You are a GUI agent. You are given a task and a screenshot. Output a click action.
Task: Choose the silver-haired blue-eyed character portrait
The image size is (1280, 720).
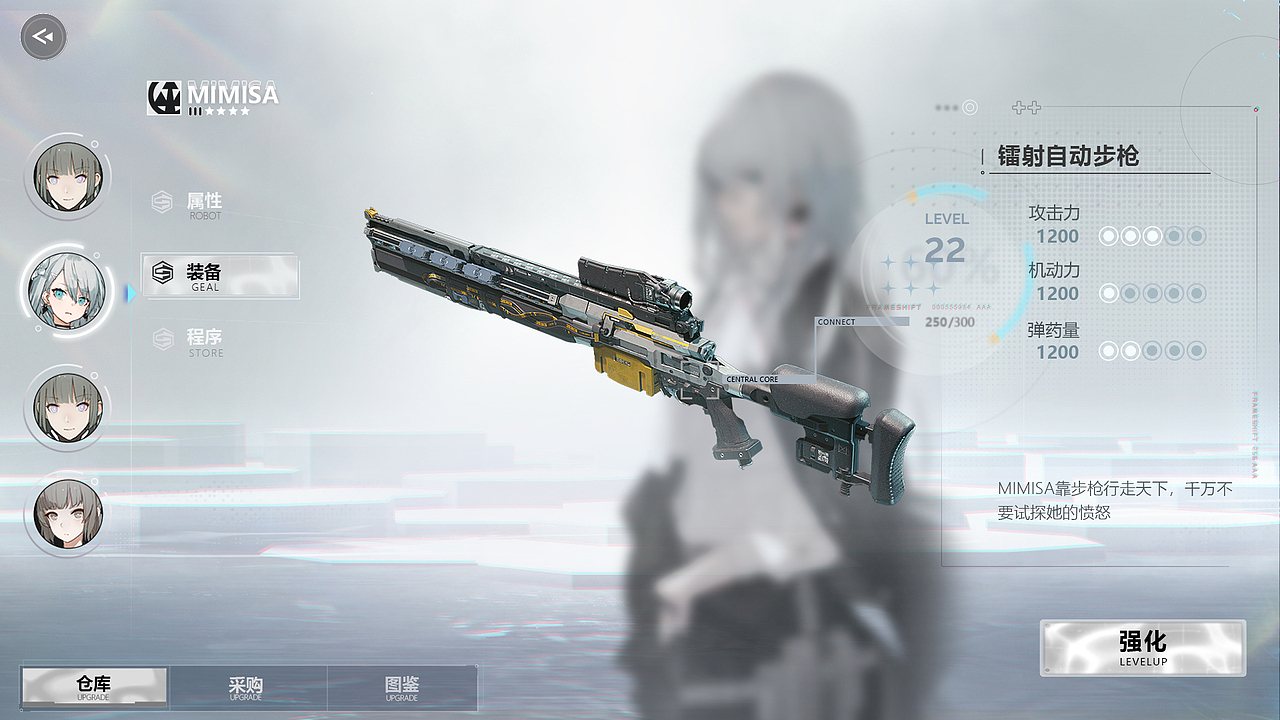pos(67,291)
